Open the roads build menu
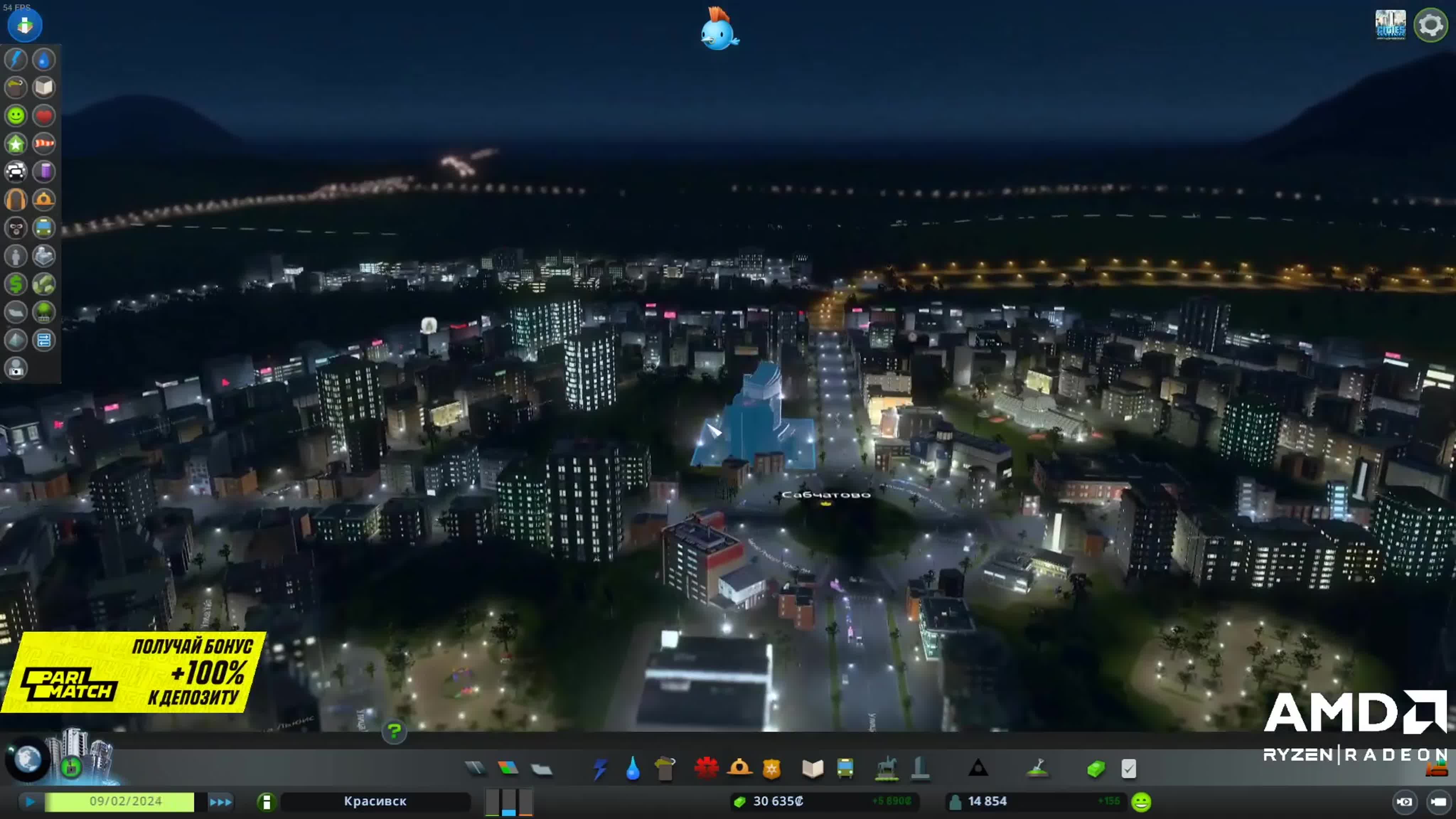Image resolution: width=1456 pixels, height=819 pixels. click(475, 768)
